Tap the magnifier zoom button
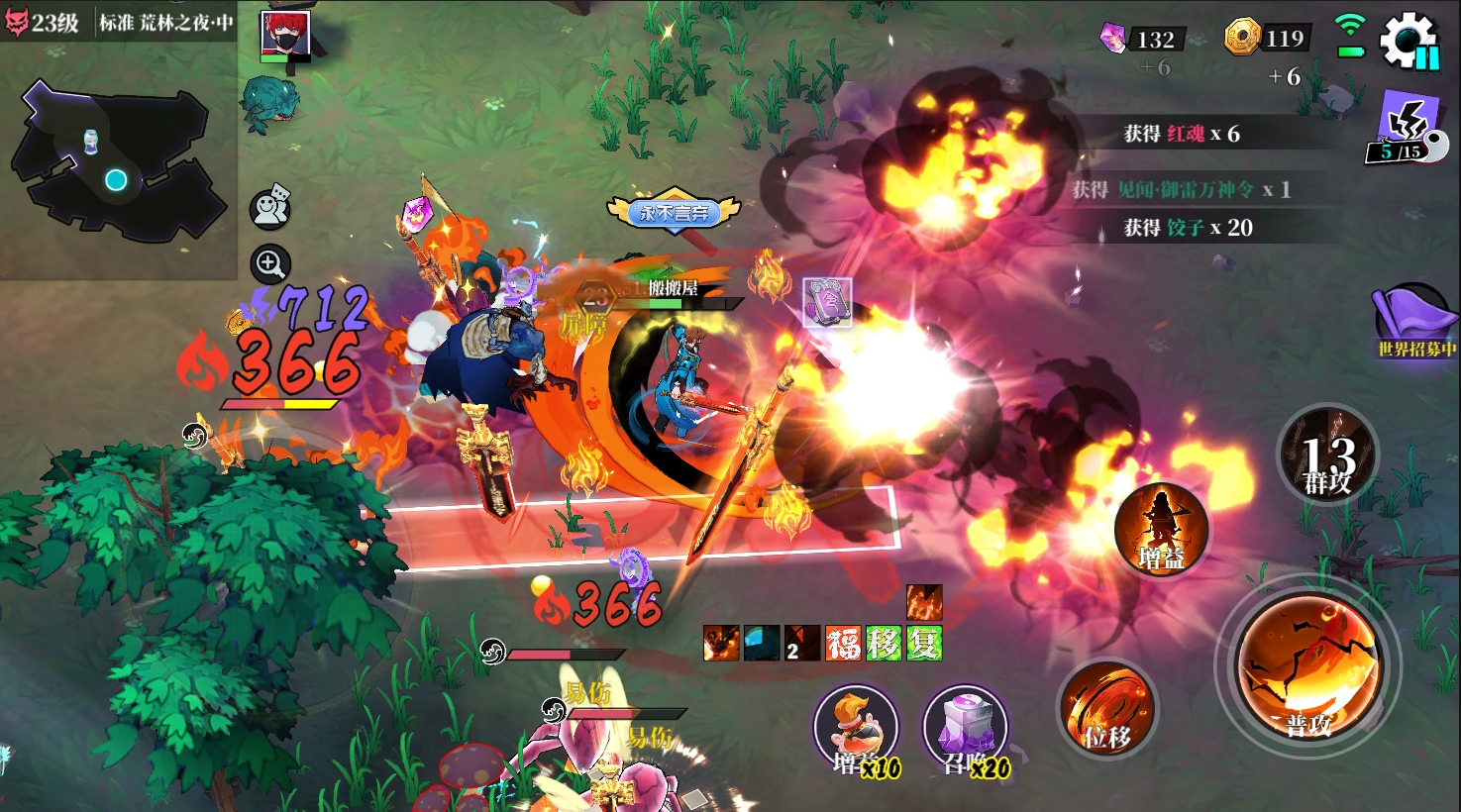The height and width of the screenshot is (812, 1461). [270, 263]
